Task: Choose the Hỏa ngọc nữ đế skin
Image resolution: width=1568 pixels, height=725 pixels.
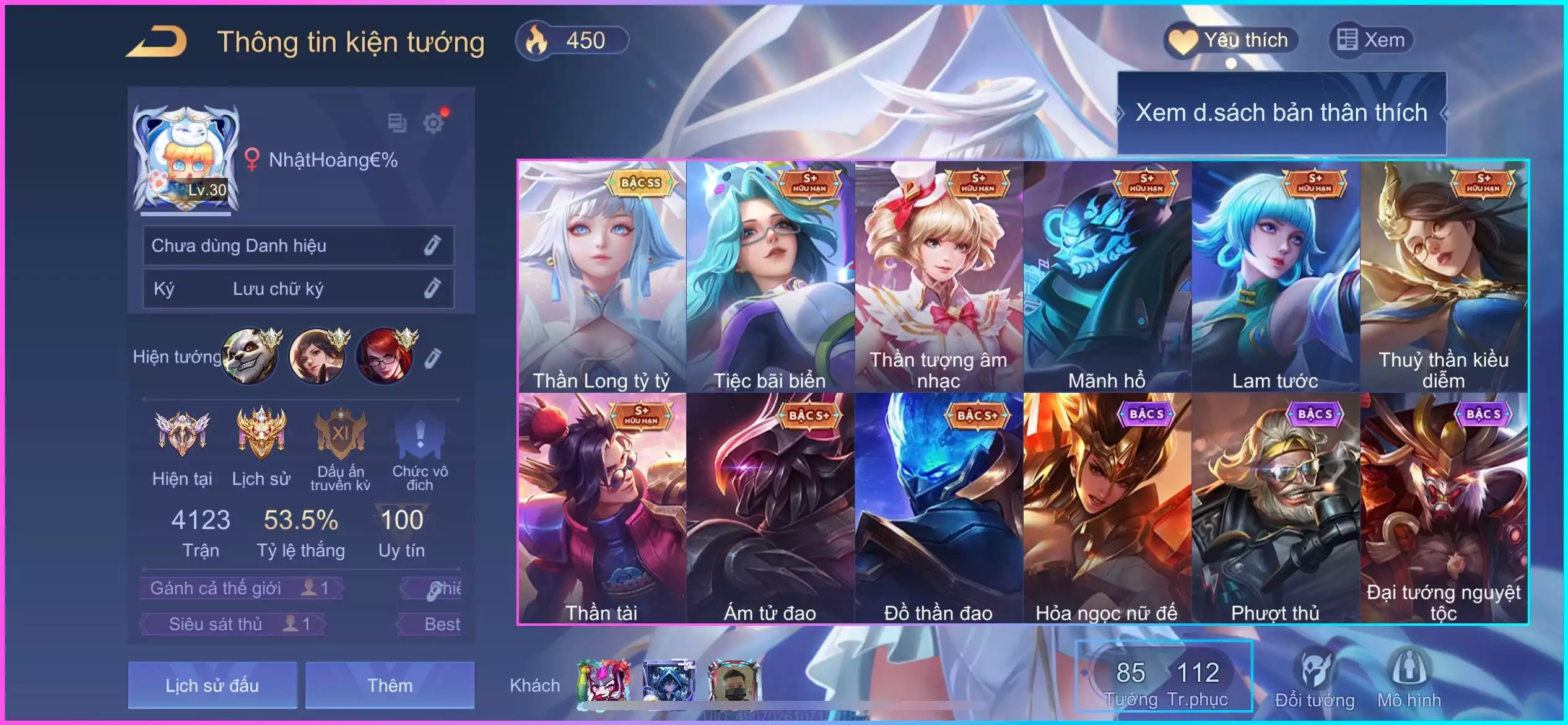Action: click(x=1107, y=508)
